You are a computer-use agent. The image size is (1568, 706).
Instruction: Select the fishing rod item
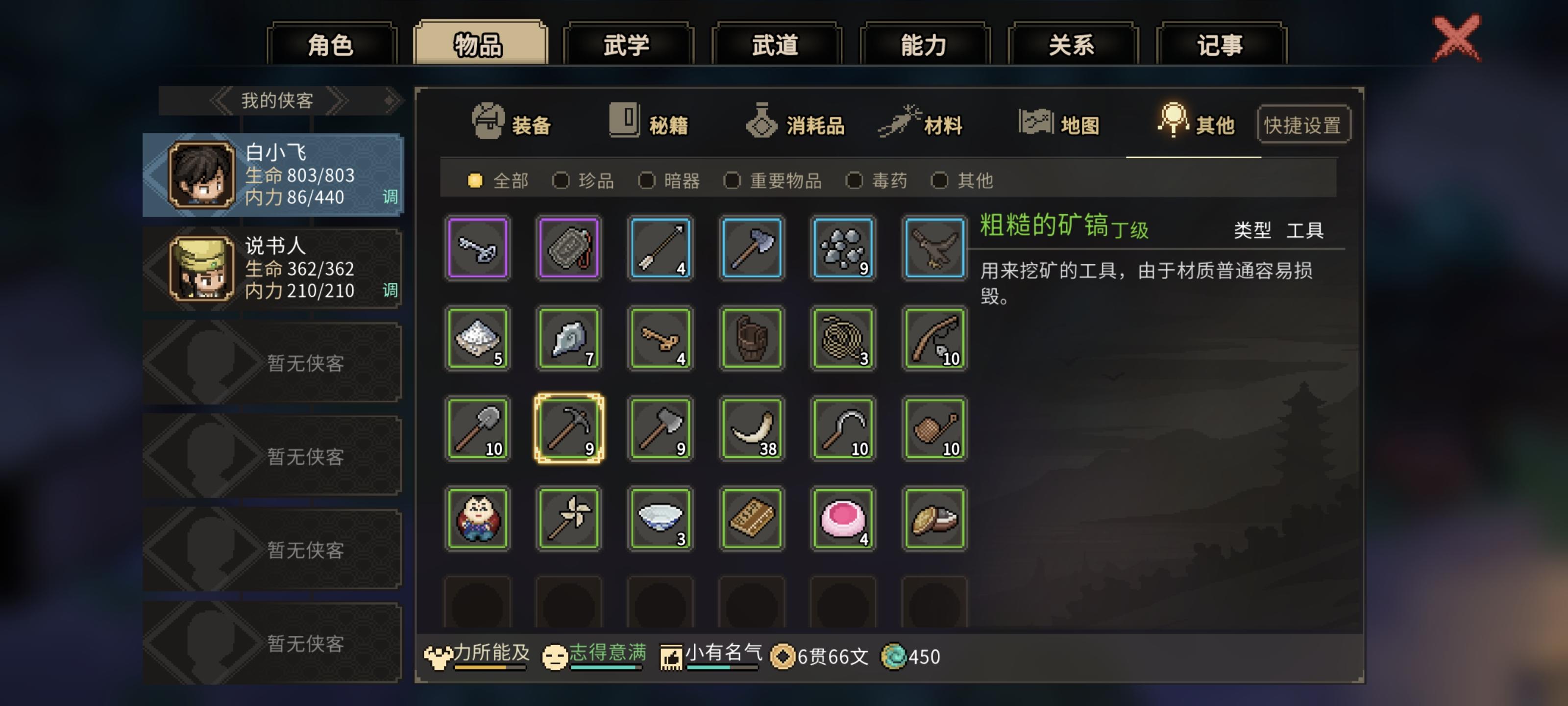click(934, 339)
